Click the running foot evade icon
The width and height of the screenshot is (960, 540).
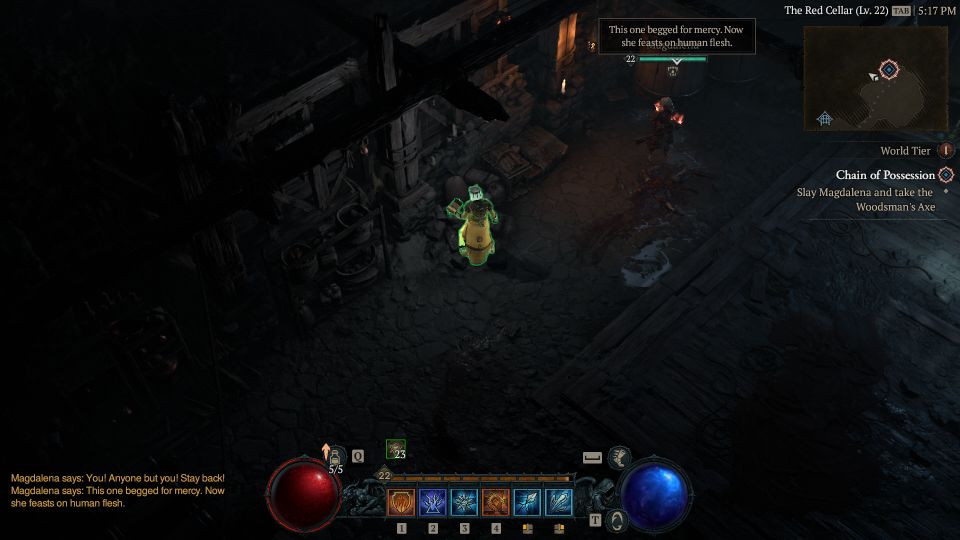(619, 457)
